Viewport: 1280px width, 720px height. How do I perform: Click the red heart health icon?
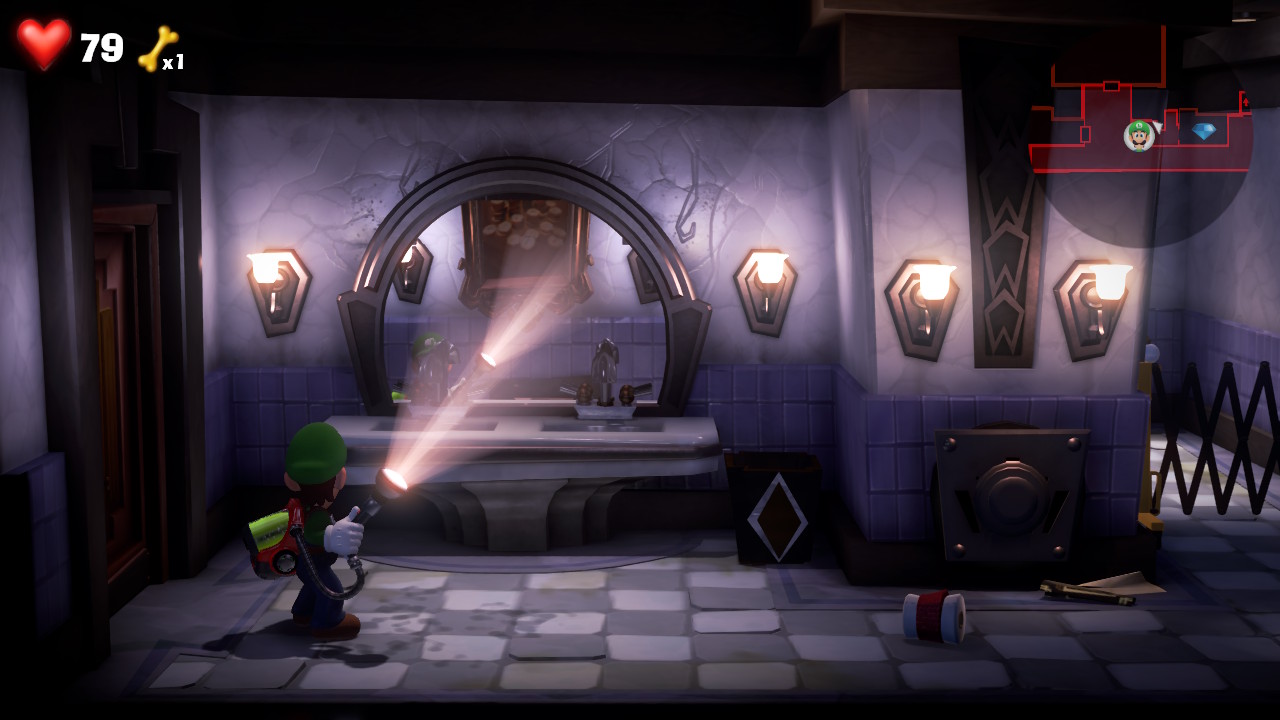click(x=42, y=42)
